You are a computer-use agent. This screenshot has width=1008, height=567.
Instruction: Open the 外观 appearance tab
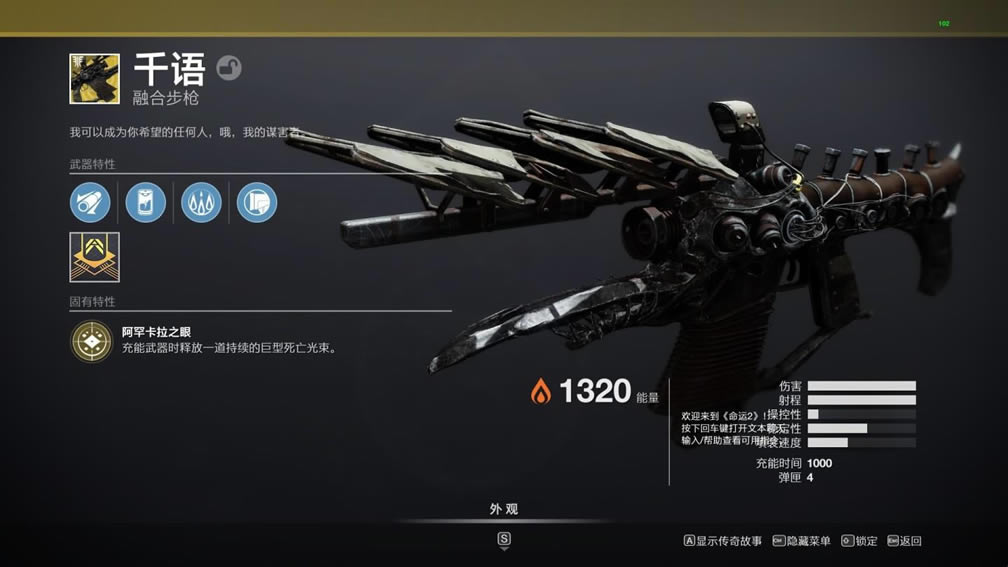coord(504,509)
